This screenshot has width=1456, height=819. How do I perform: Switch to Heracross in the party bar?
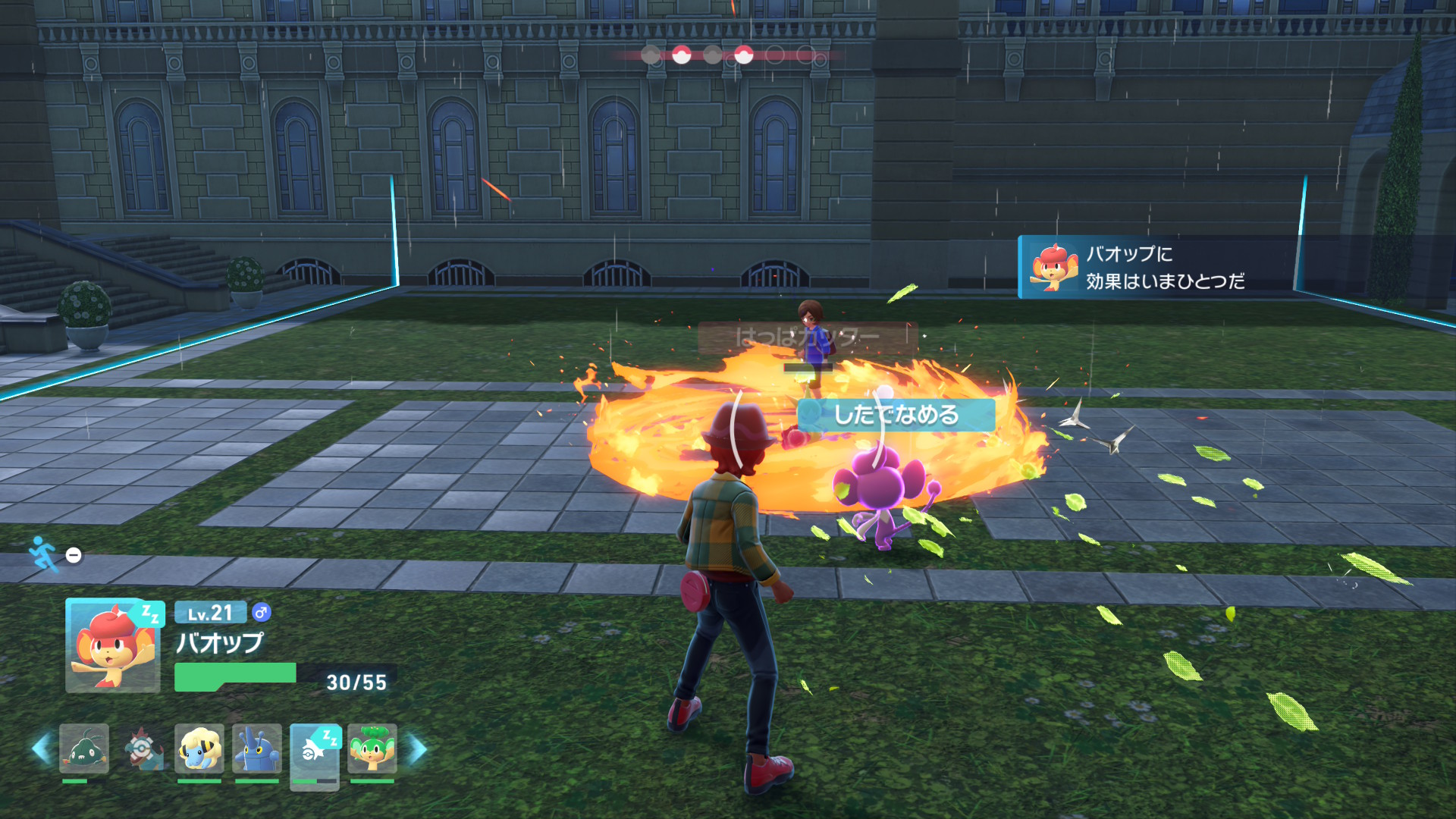257,748
